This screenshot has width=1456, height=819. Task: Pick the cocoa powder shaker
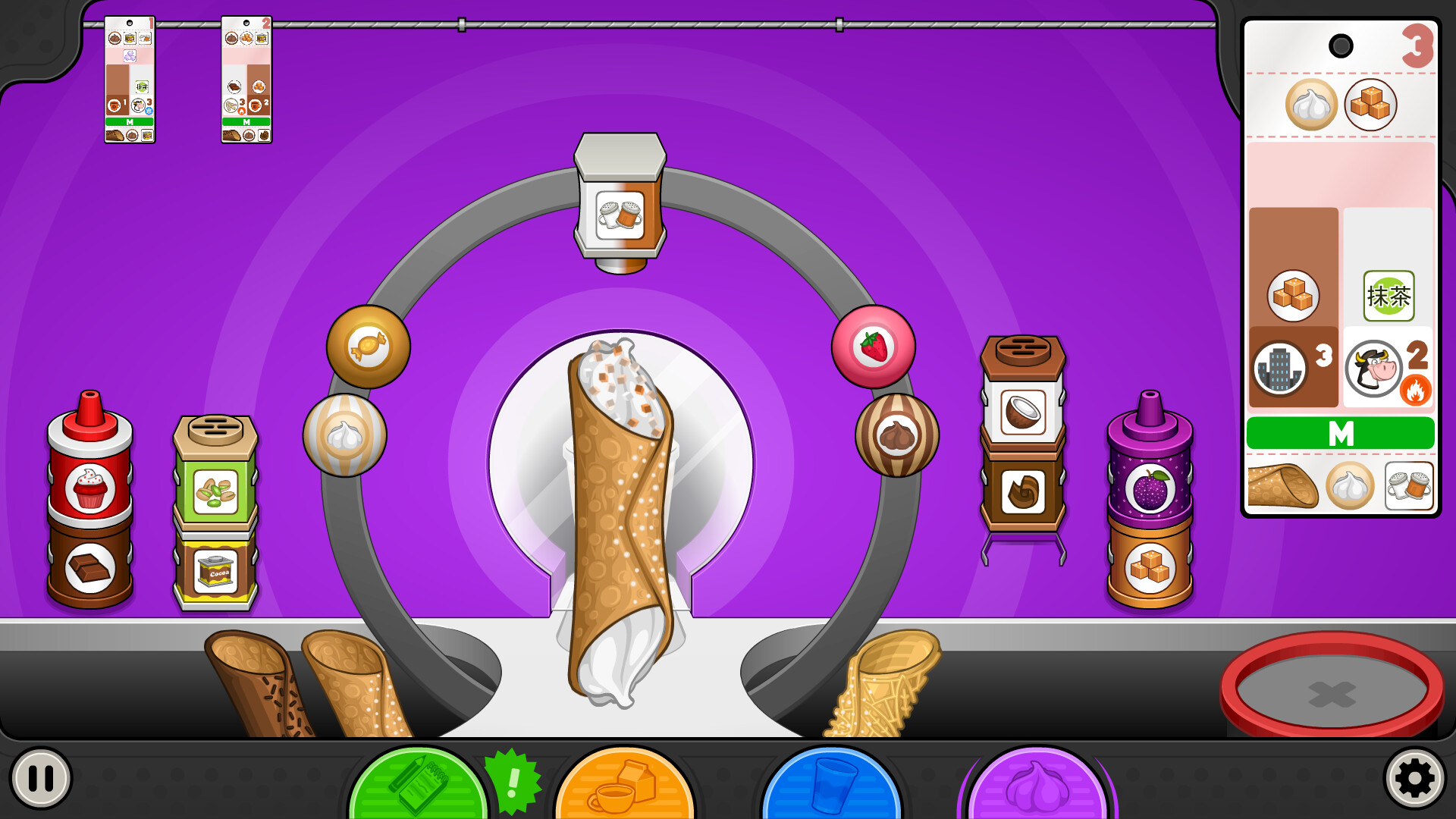[x=216, y=570]
